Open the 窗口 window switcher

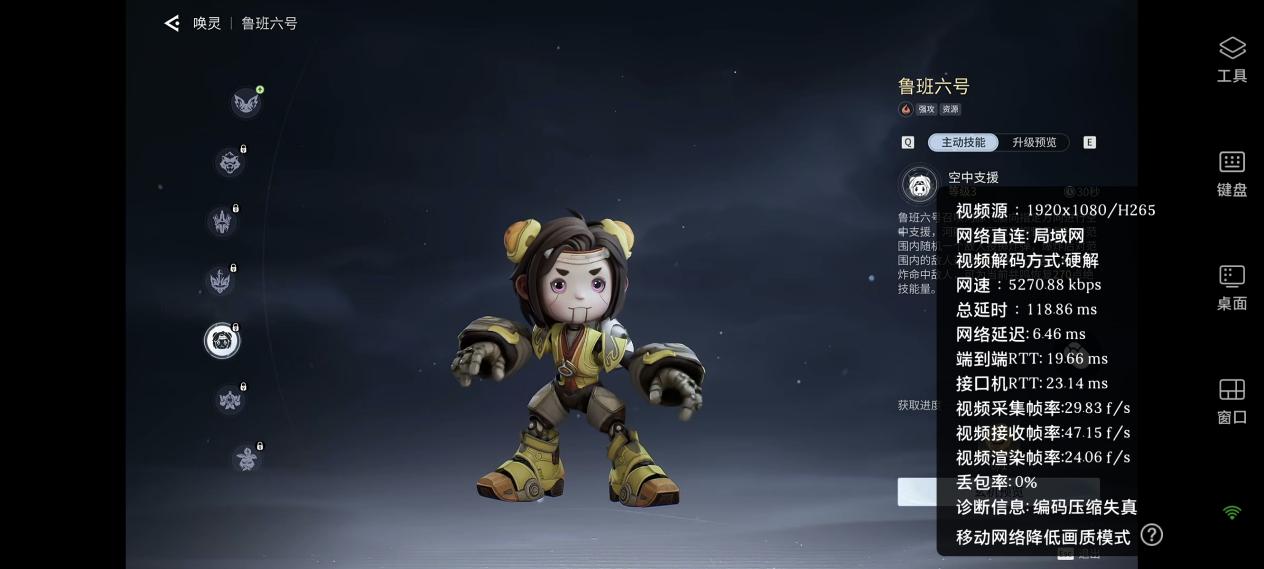point(1232,401)
